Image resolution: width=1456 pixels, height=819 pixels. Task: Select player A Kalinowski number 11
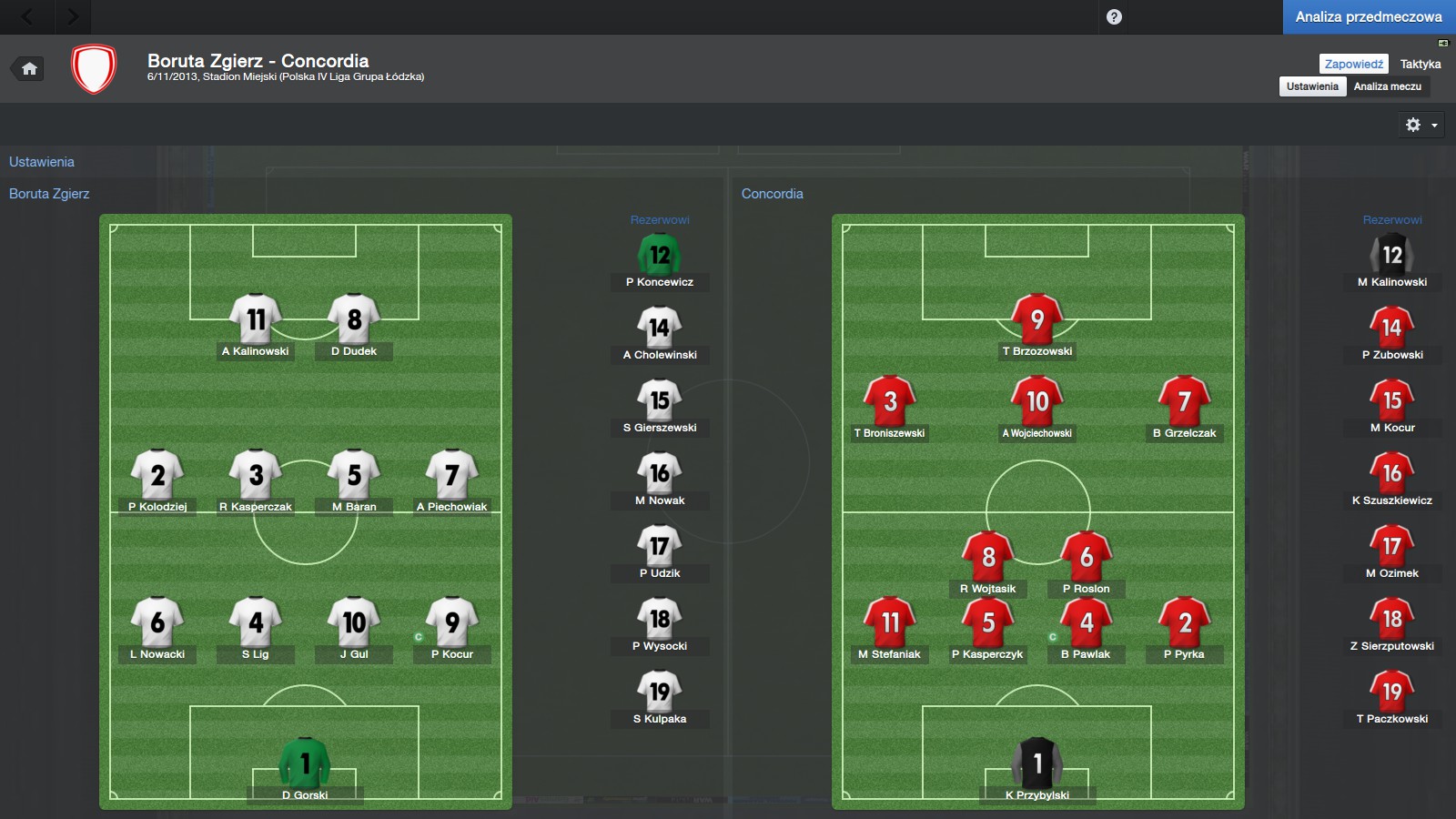tap(256, 323)
